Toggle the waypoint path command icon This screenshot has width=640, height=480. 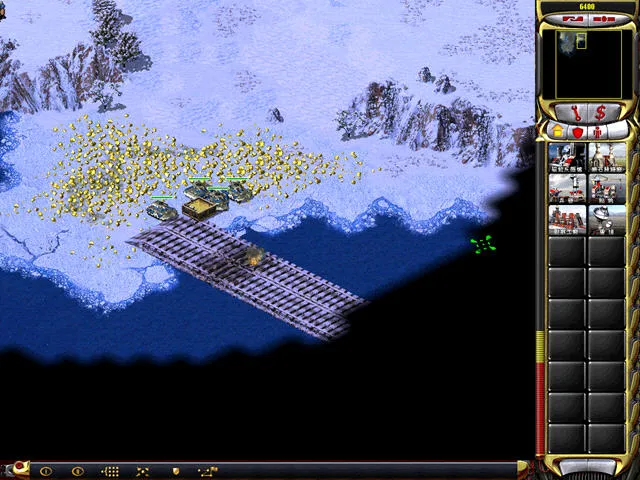click(x=208, y=470)
